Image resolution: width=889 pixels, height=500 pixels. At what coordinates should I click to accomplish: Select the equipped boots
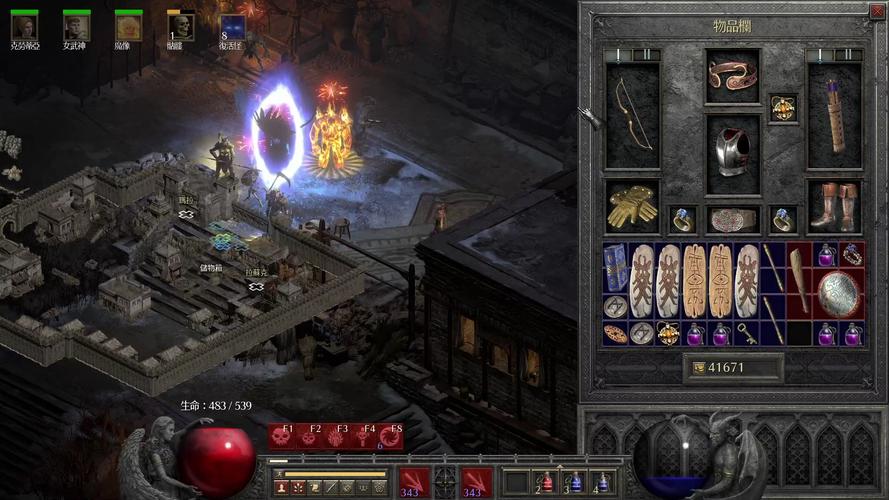coord(834,205)
